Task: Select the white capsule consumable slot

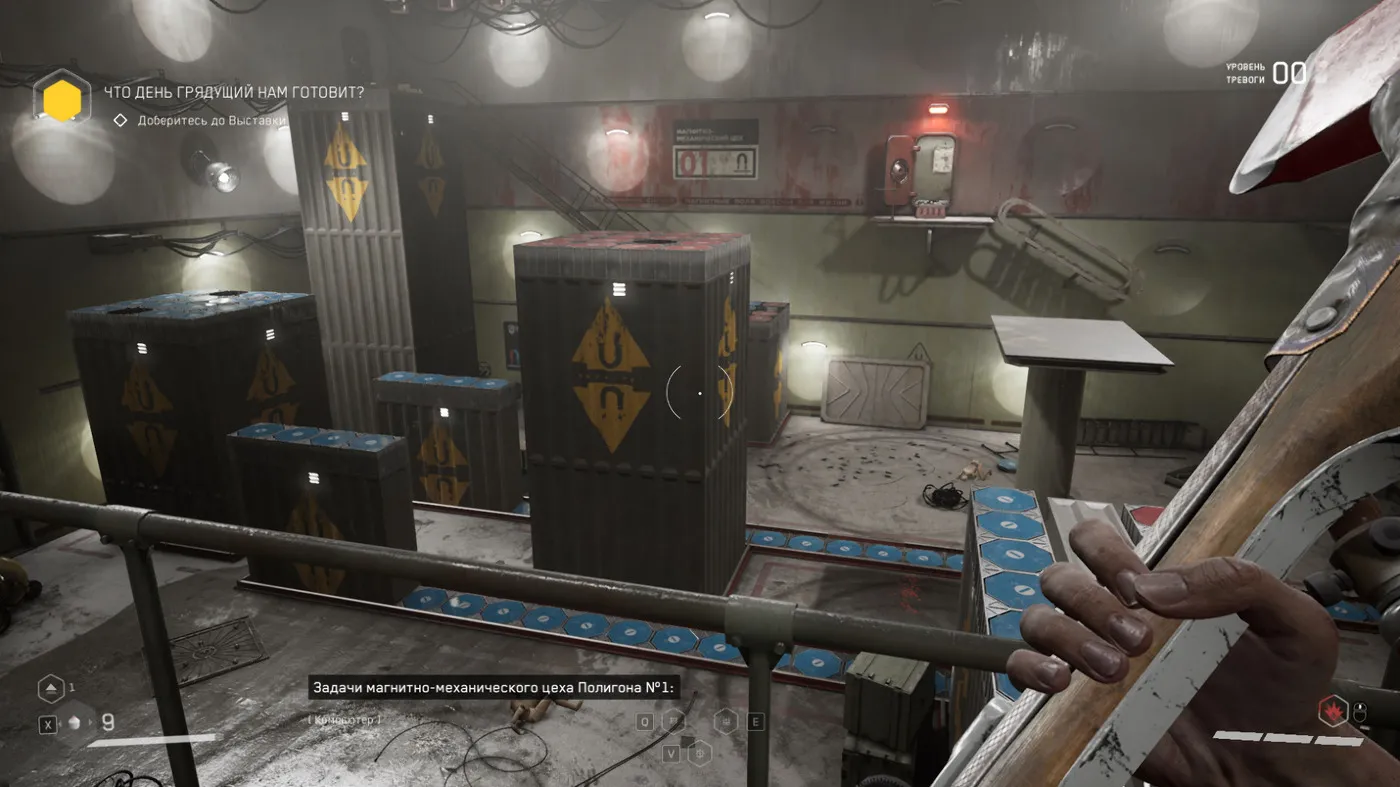Action: (x=75, y=724)
